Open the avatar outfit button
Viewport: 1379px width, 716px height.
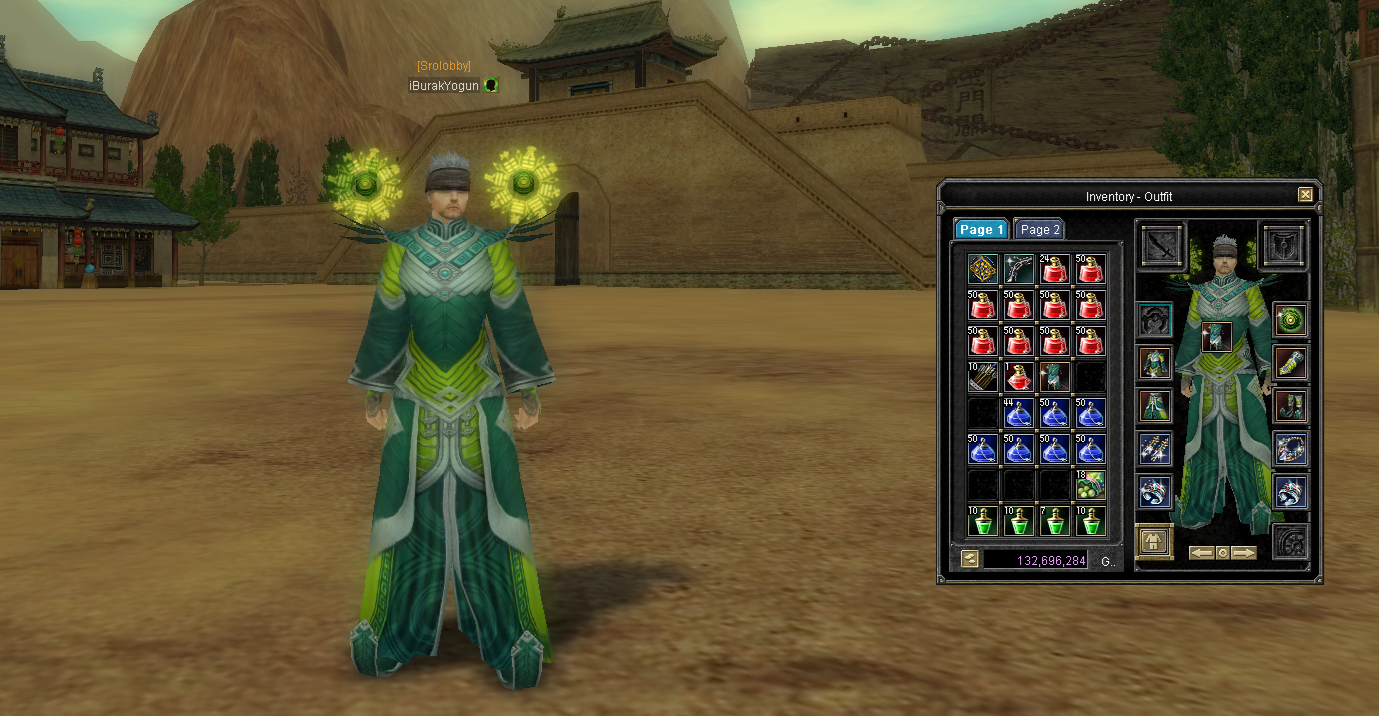1155,542
